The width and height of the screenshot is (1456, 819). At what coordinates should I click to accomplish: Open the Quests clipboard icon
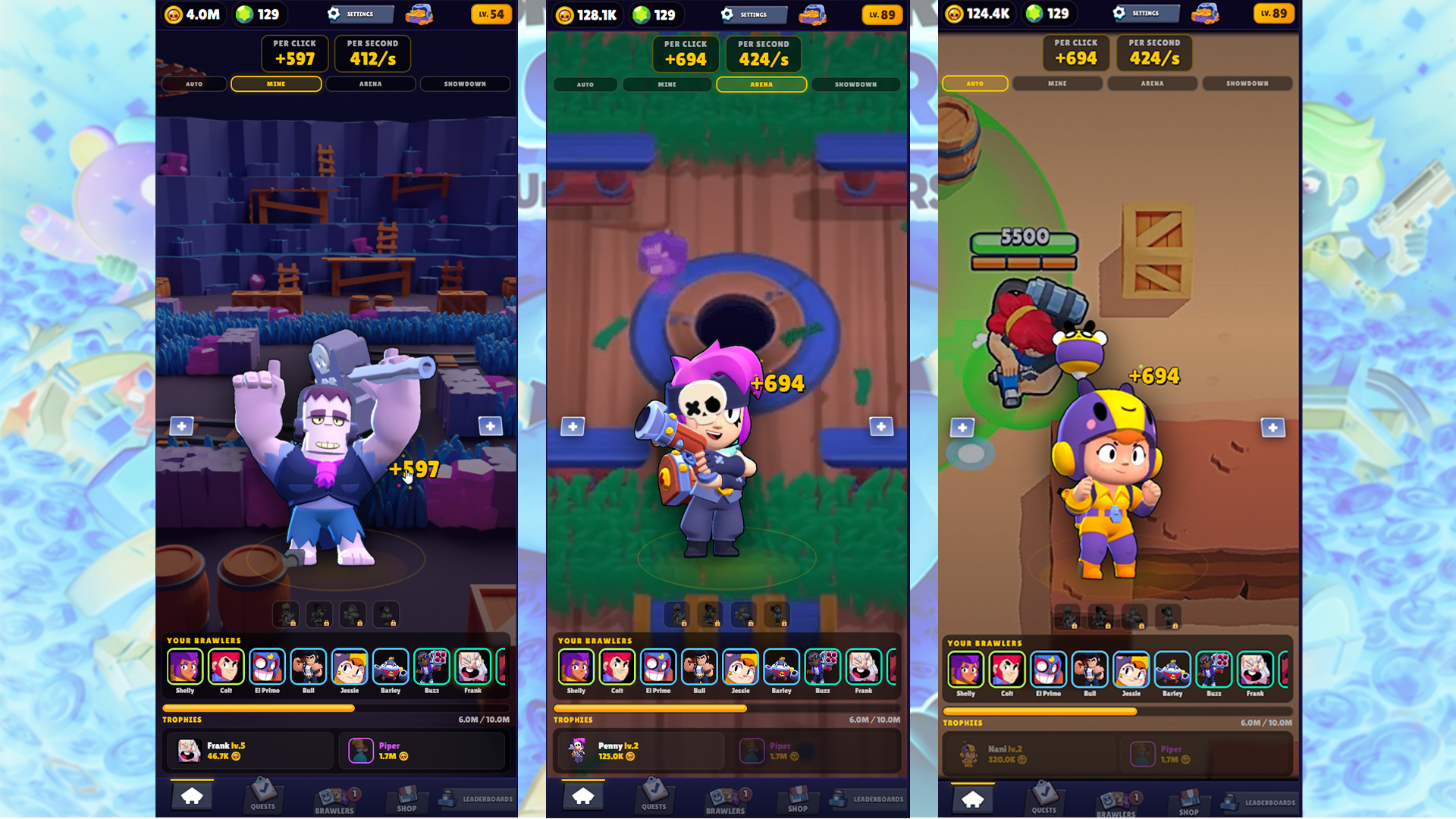263,796
